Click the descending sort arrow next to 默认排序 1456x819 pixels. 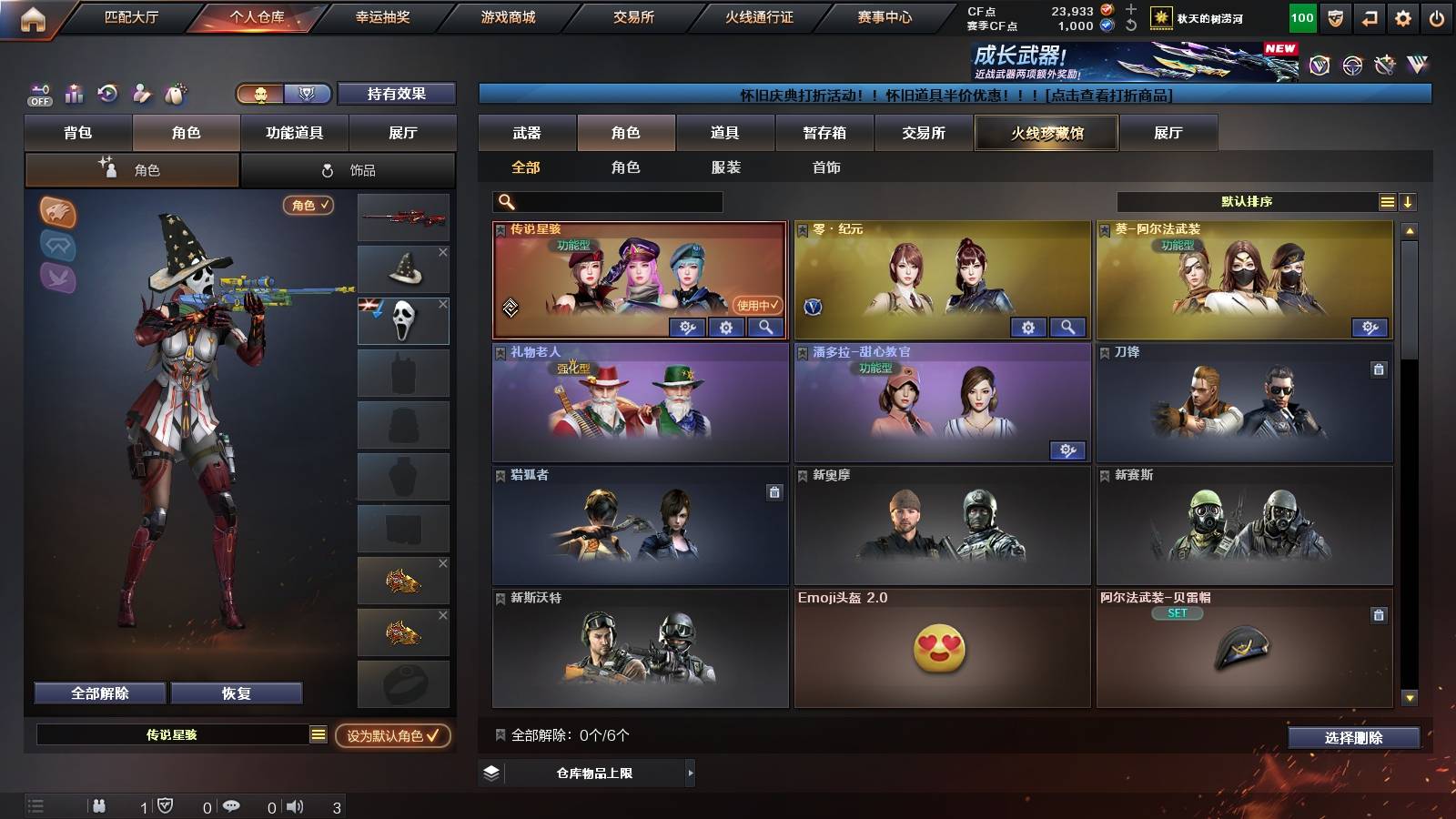1409,201
